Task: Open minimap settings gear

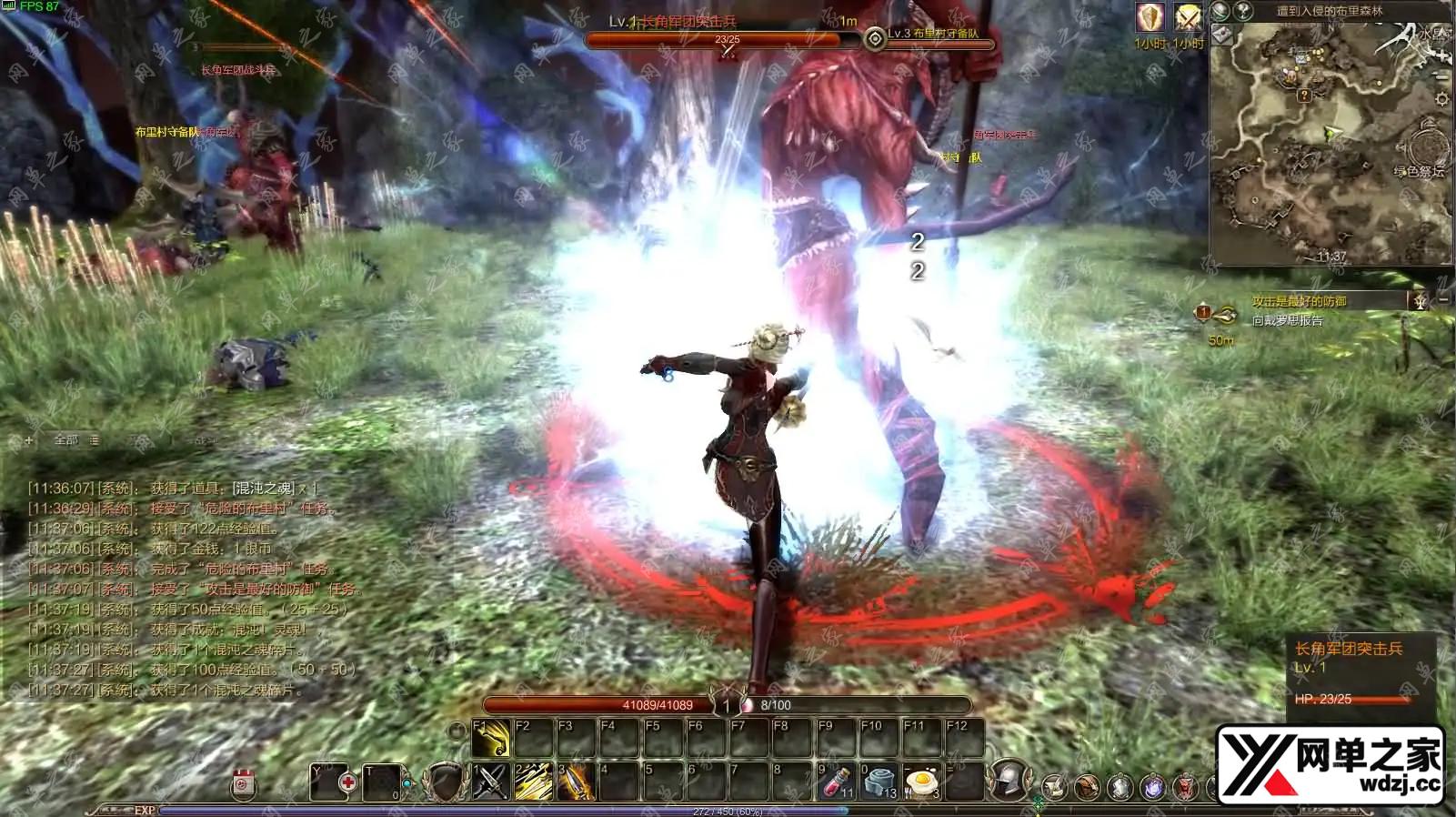Action: 1442,98
